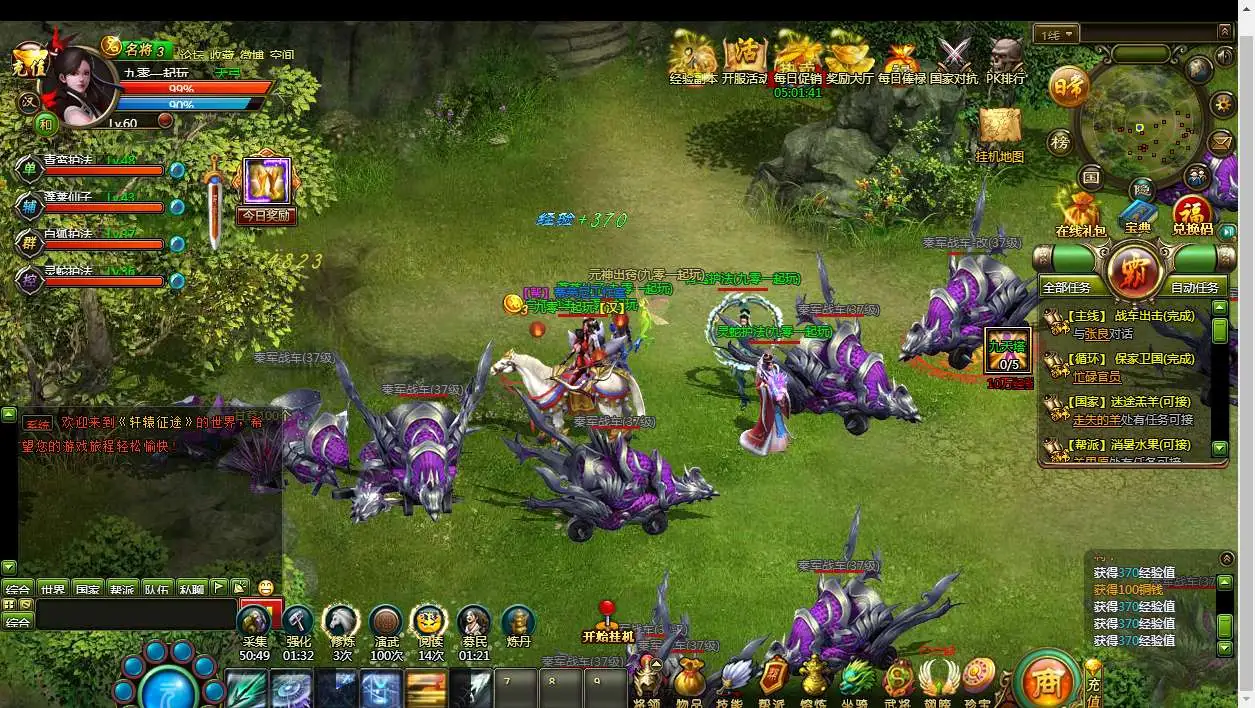Open the 物品 inventory bag

pyautogui.click(x=689, y=680)
